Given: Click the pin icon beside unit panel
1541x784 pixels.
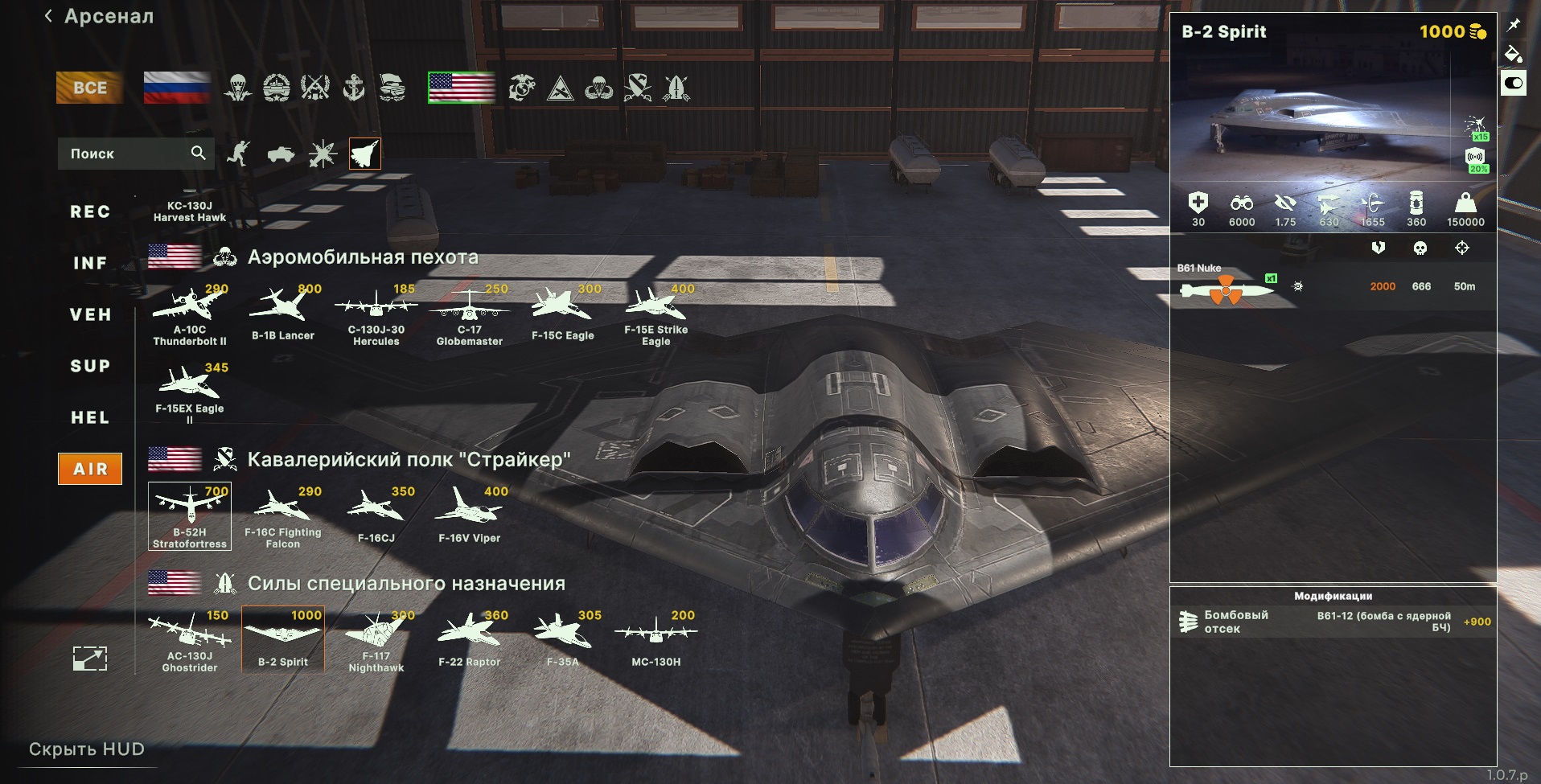Looking at the screenshot, I should pos(1514,25).
